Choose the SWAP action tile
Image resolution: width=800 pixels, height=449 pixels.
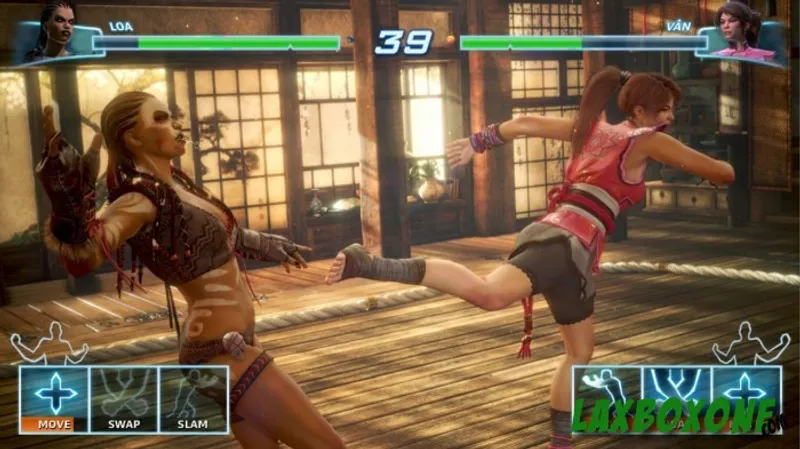pos(124,398)
